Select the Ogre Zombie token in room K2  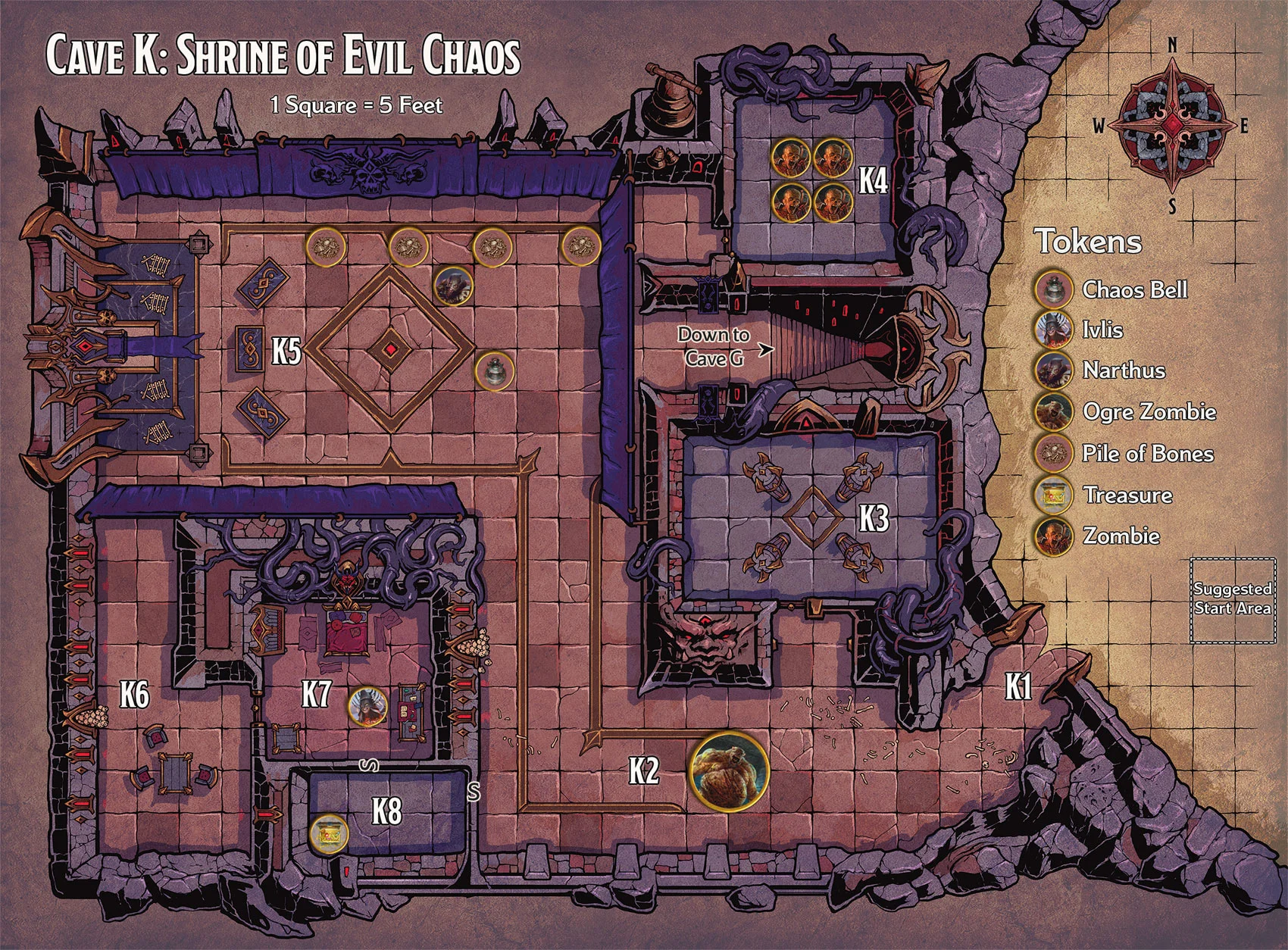[728, 770]
